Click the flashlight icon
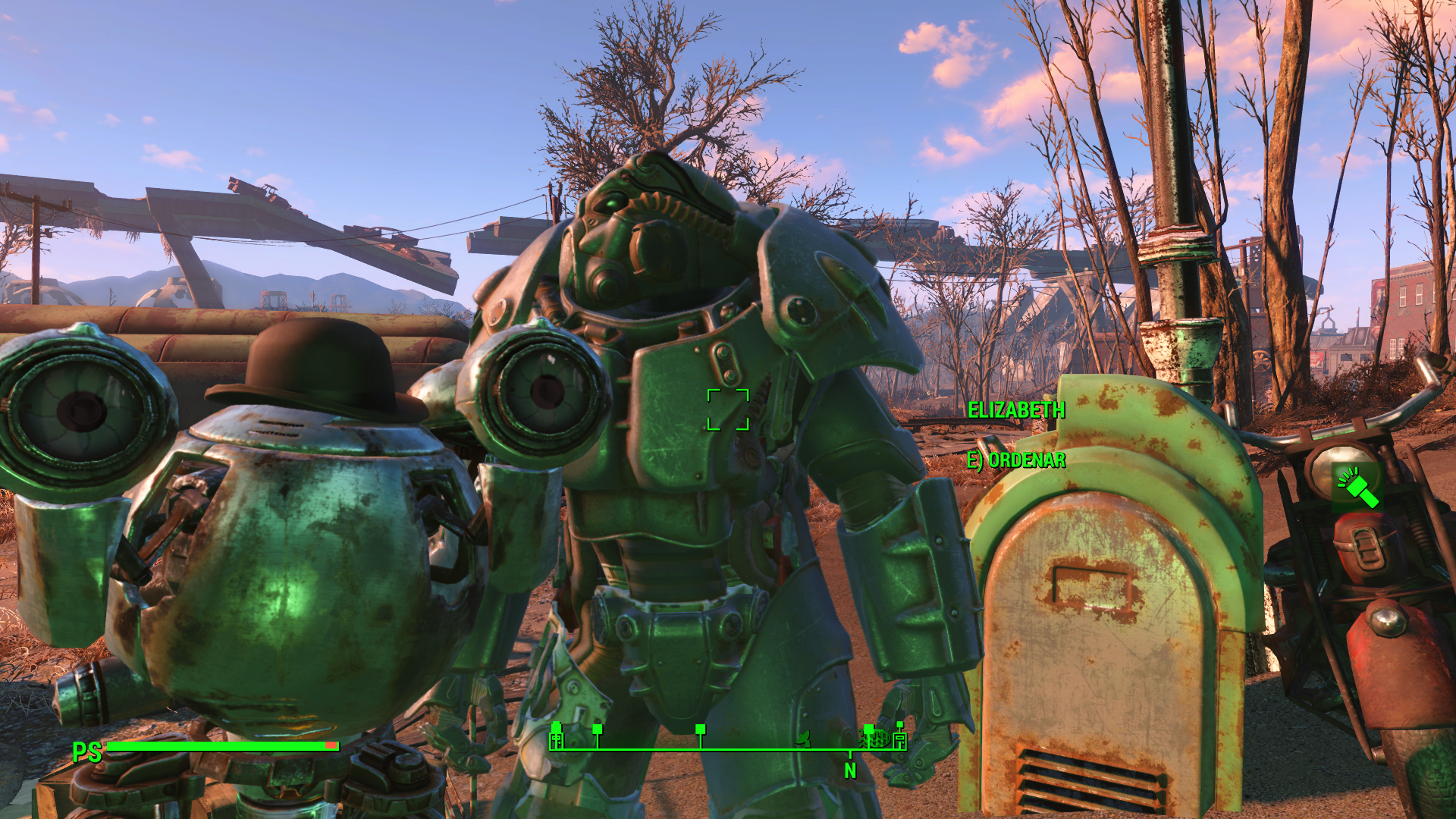This screenshot has height=819, width=1456. click(x=1357, y=488)
